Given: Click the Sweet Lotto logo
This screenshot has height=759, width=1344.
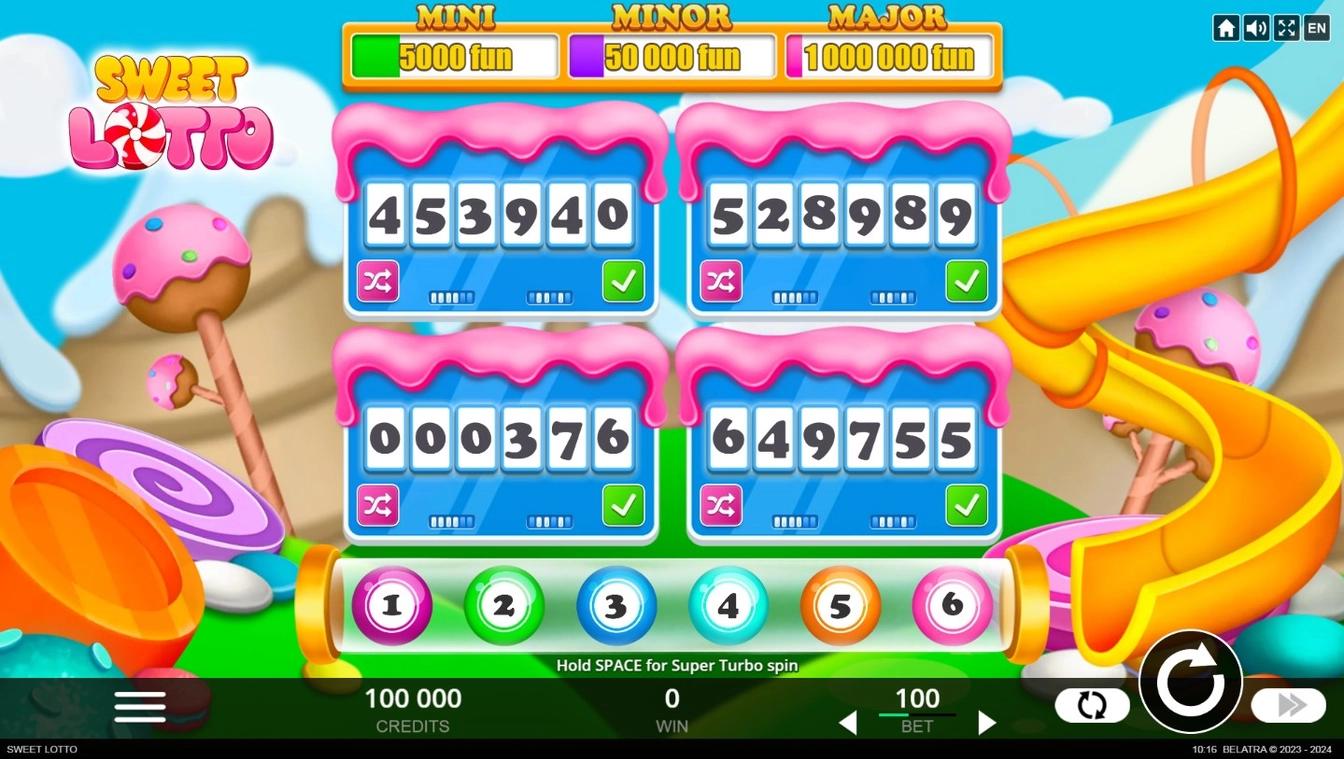Looking at the screenshot, I should tap(170, 113).
